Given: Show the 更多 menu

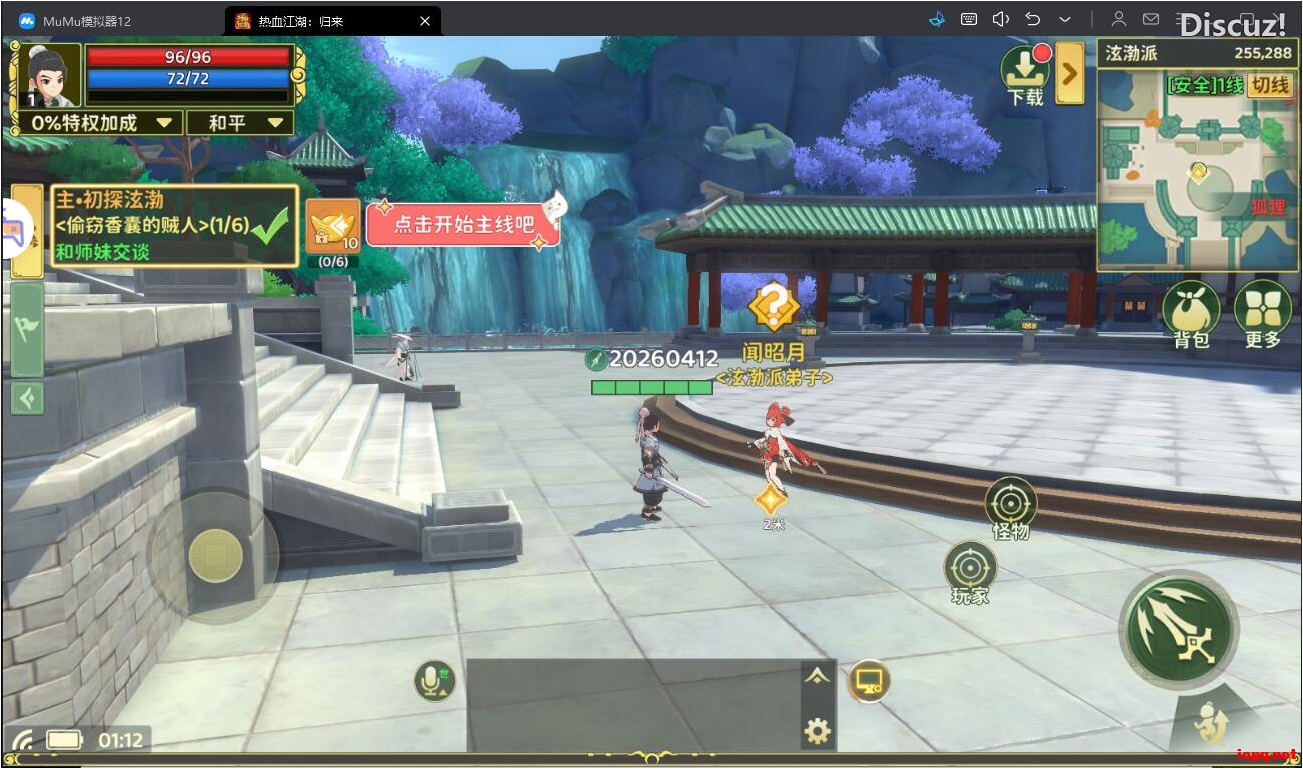Looking at the screenshot, I should 1262,314.
